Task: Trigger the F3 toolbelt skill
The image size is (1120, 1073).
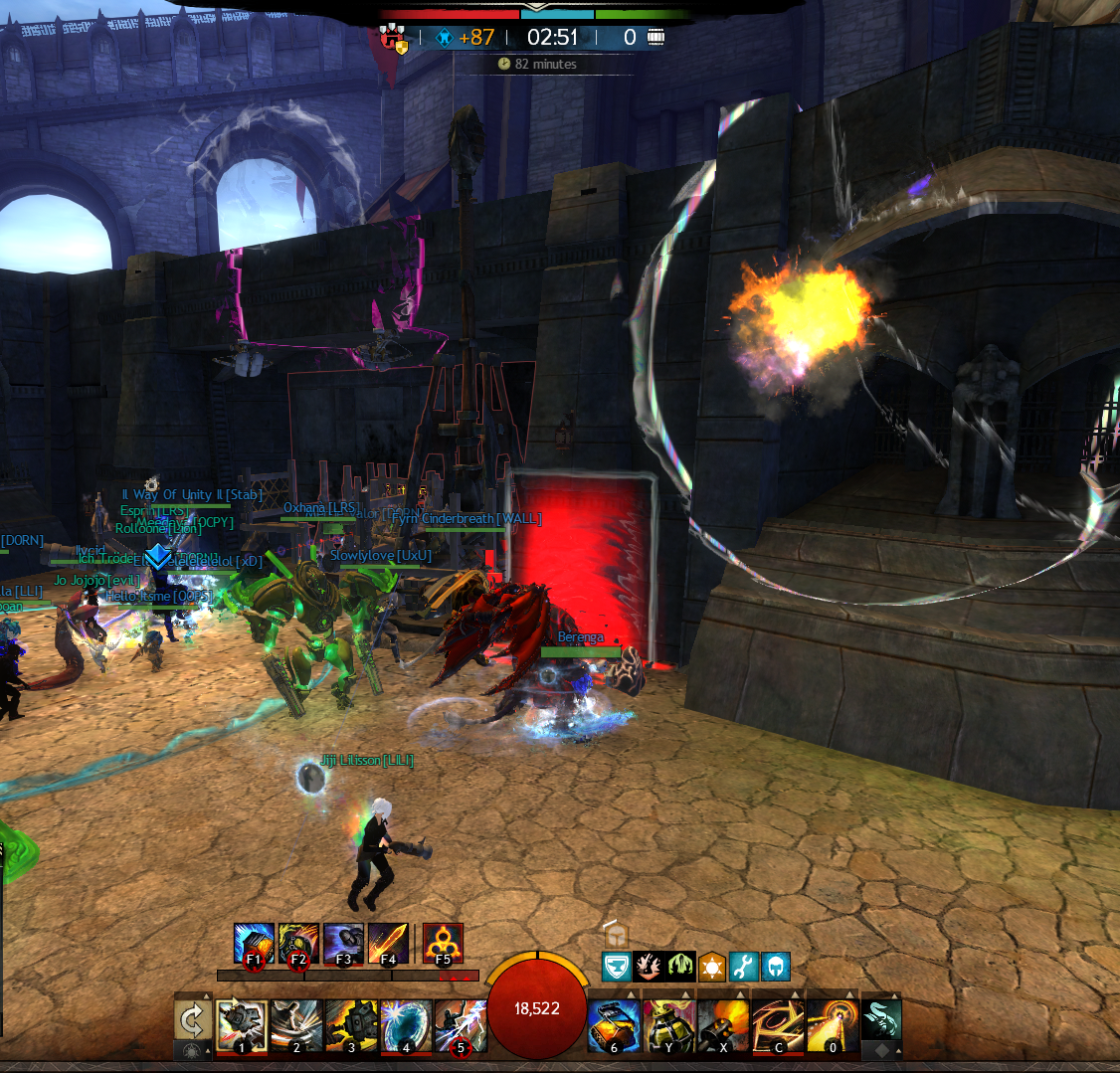Action: coord(343,943)
